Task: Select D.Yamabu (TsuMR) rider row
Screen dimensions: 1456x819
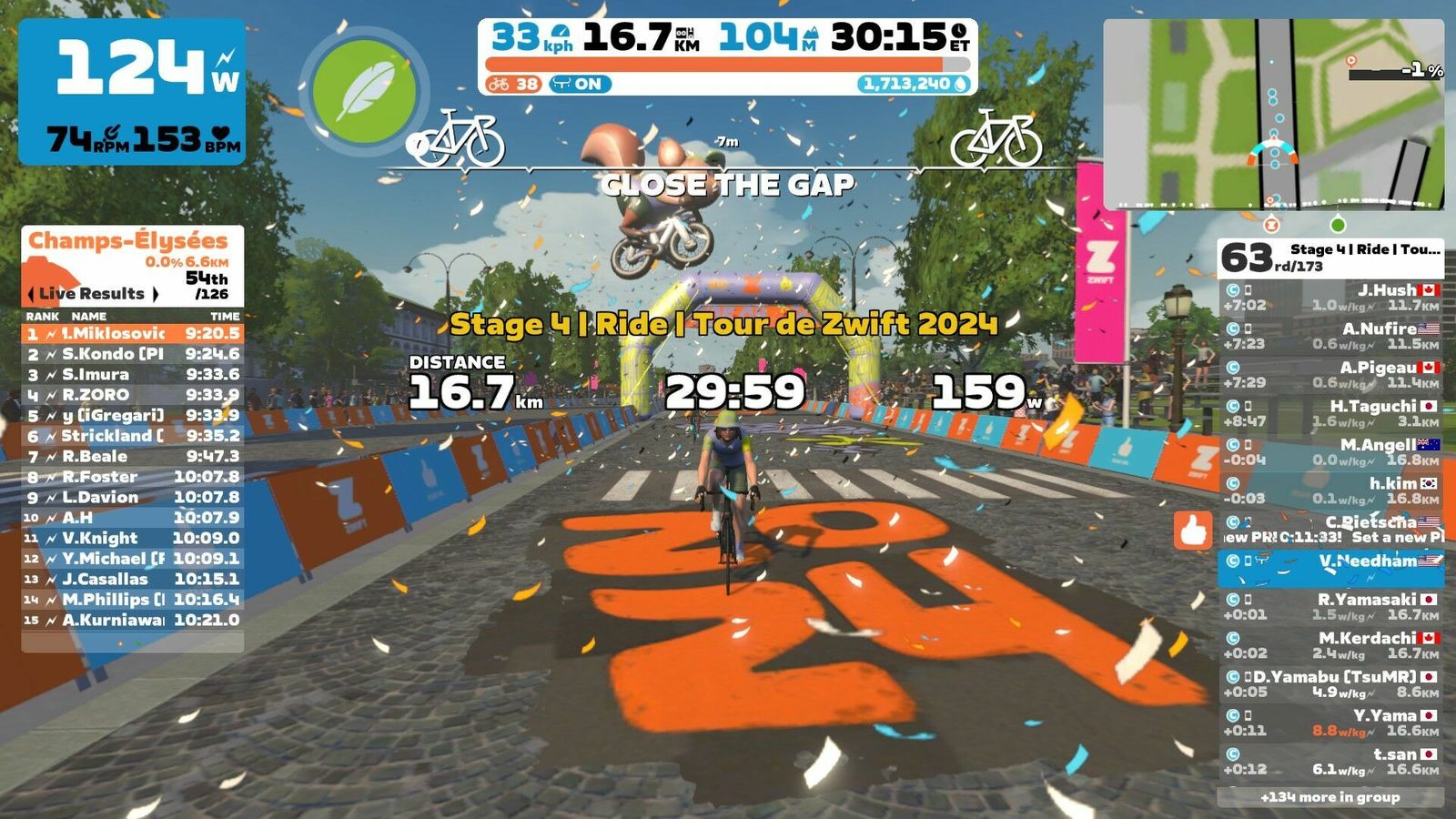Action: (x=1330, y=683)
